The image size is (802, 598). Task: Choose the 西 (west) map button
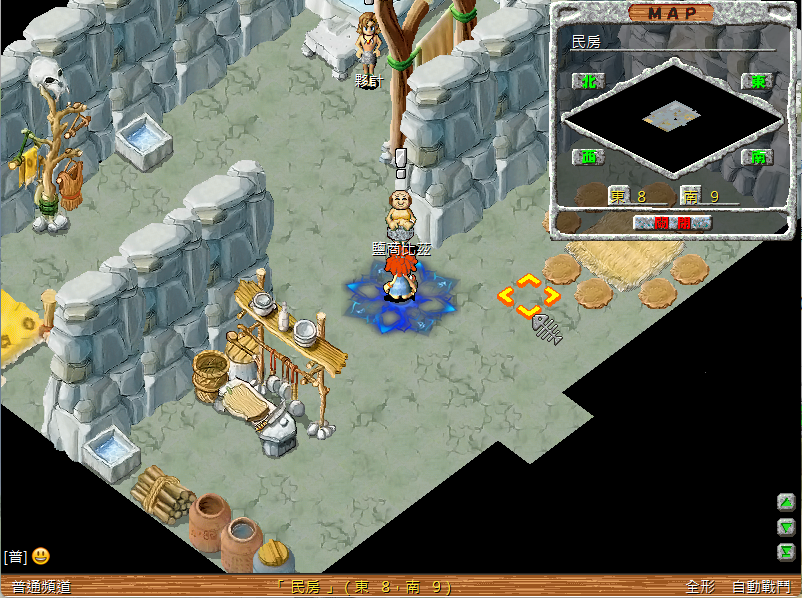click(589, 157)
